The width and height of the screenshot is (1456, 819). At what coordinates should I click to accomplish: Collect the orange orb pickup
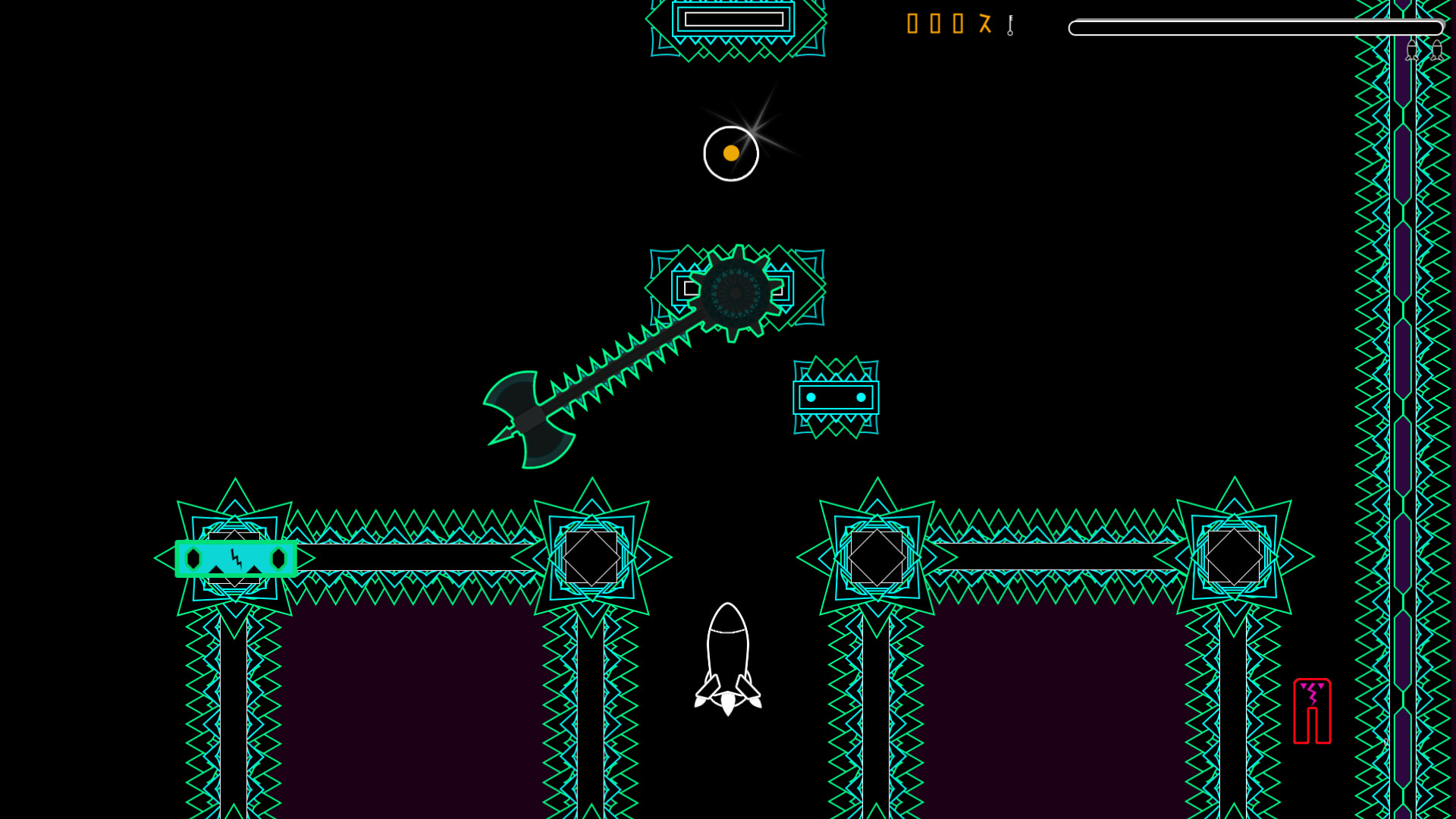click(x=730, y=152)
